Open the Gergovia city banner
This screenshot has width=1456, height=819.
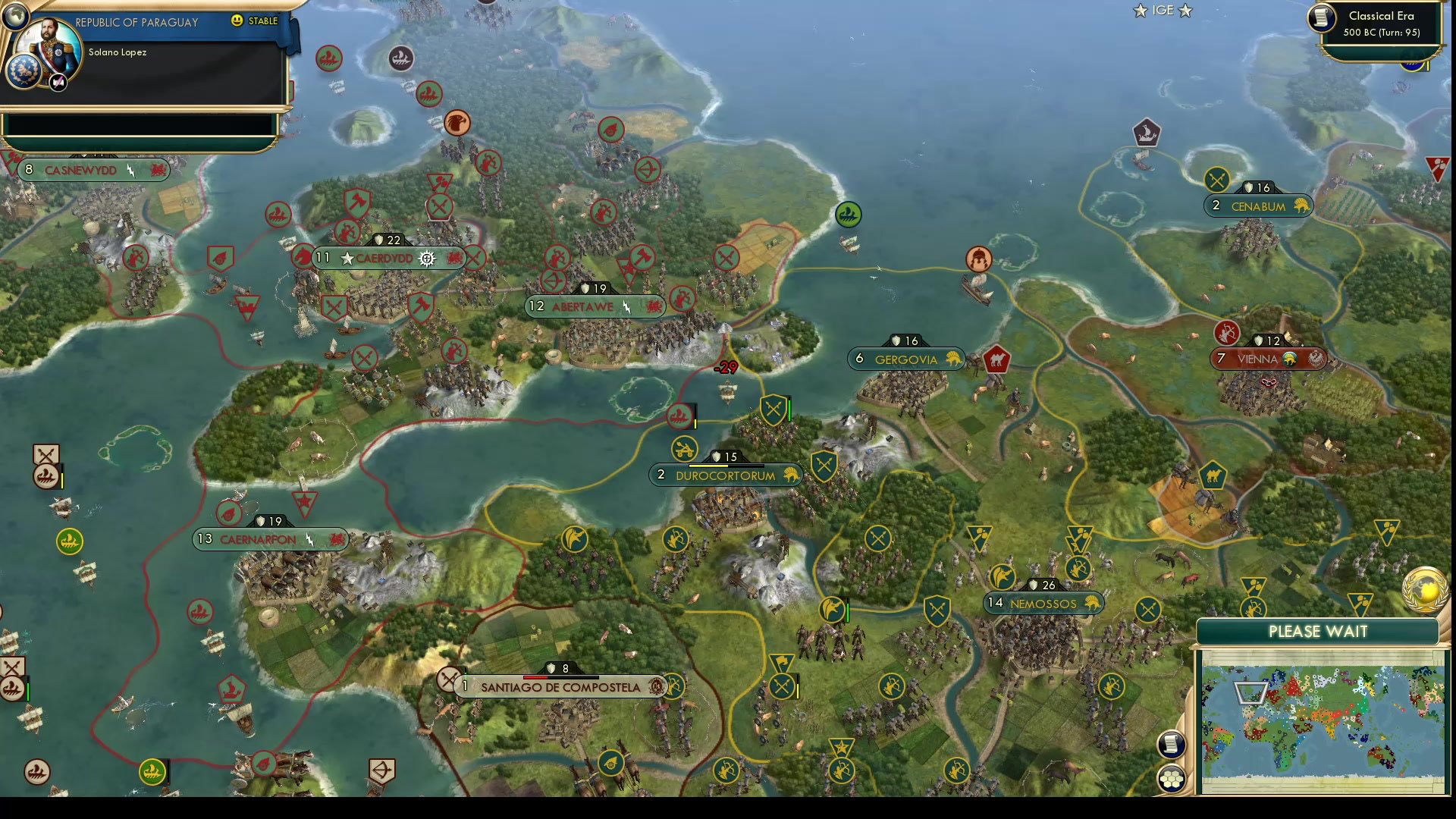907,359
